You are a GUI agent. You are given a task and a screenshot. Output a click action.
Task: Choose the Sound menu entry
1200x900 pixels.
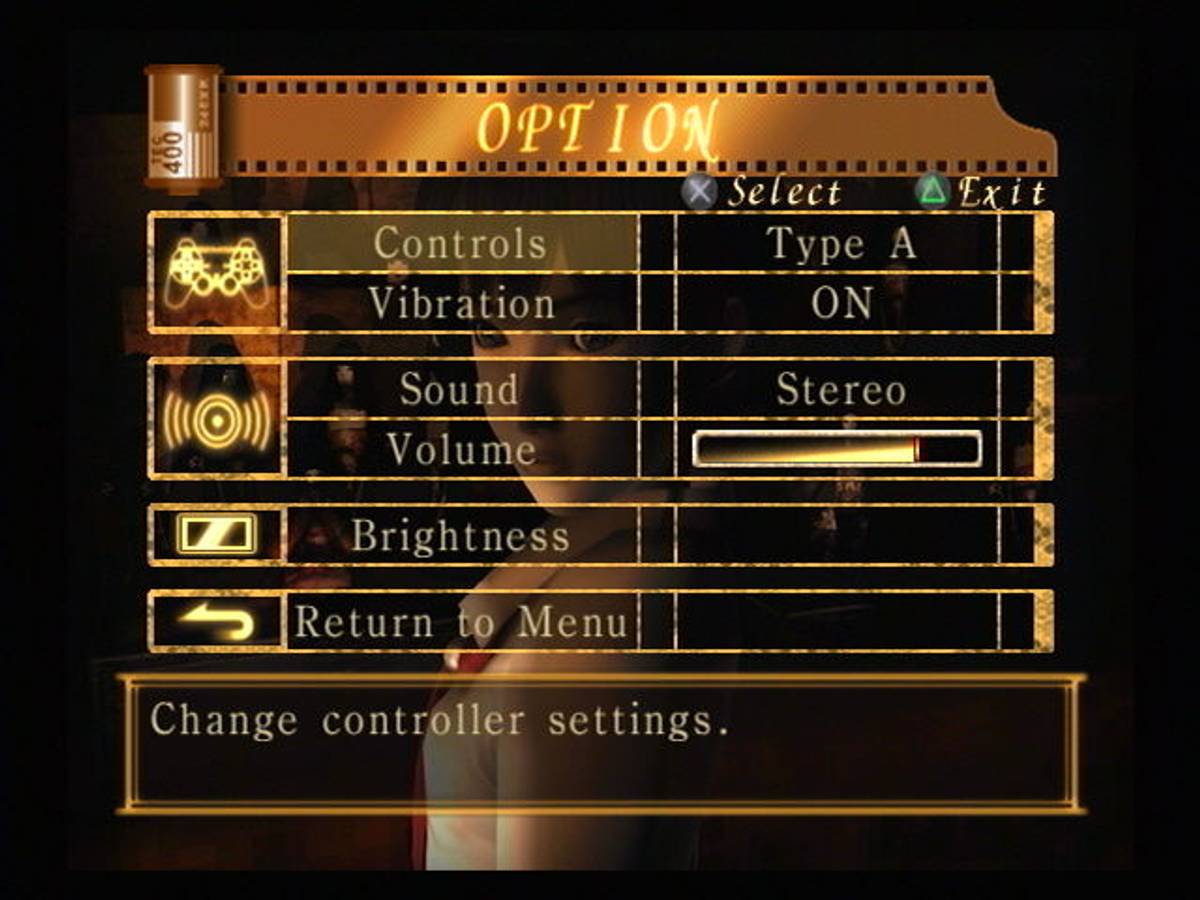pos(461,389)
